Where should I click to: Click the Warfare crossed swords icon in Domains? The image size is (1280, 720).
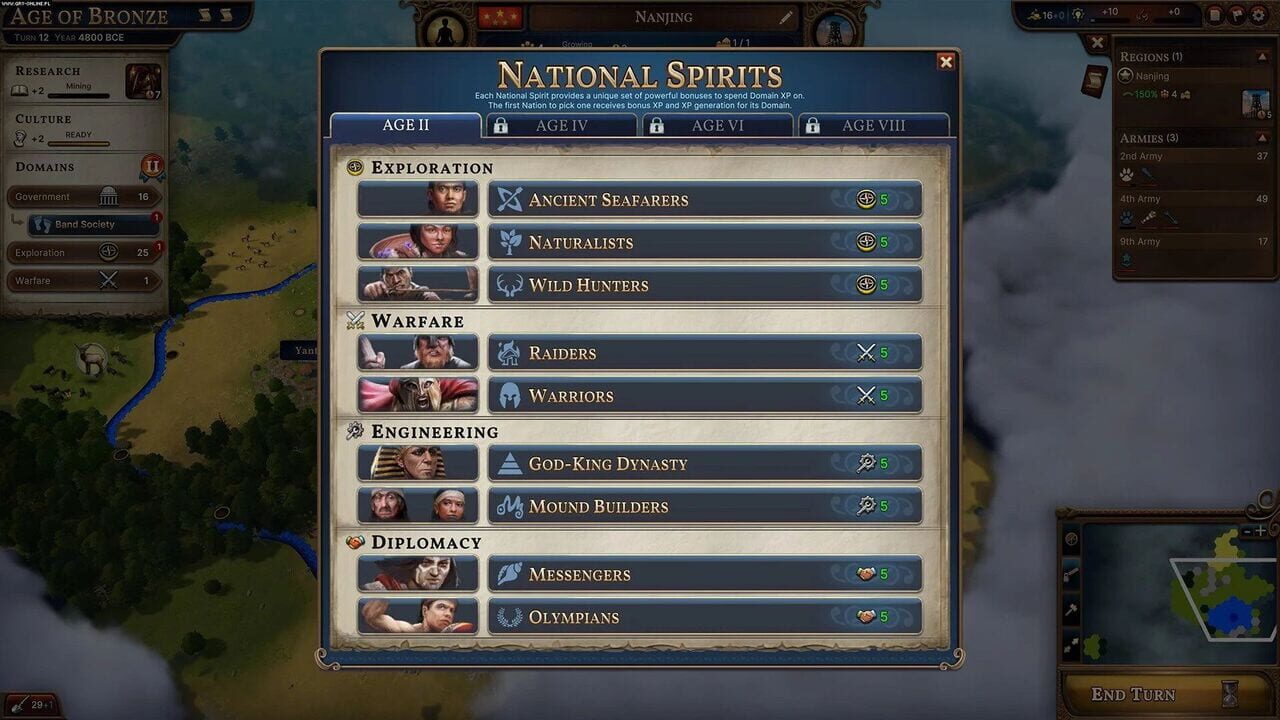pyautogui.click(x=108, y=280)
